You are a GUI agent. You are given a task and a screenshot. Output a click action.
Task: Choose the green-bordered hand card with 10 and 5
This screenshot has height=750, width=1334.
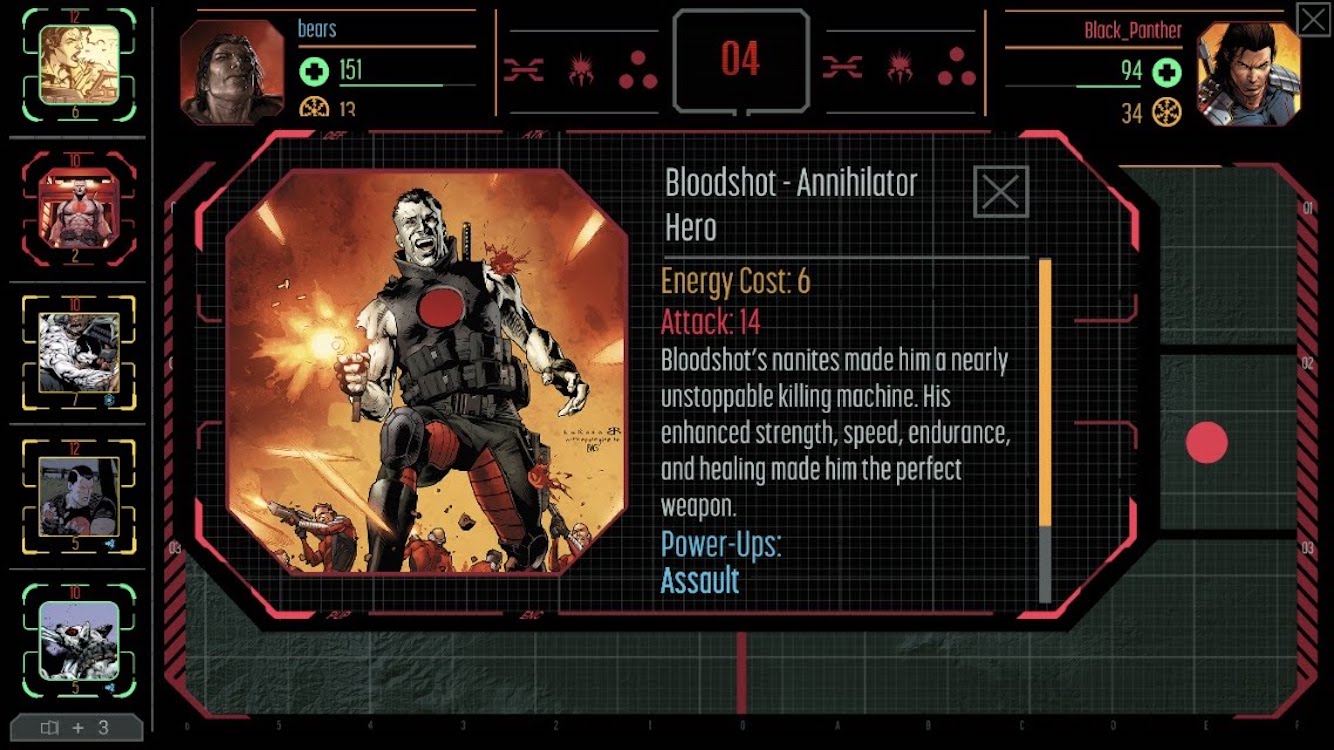pyautogui.click(x=79, y=640)
